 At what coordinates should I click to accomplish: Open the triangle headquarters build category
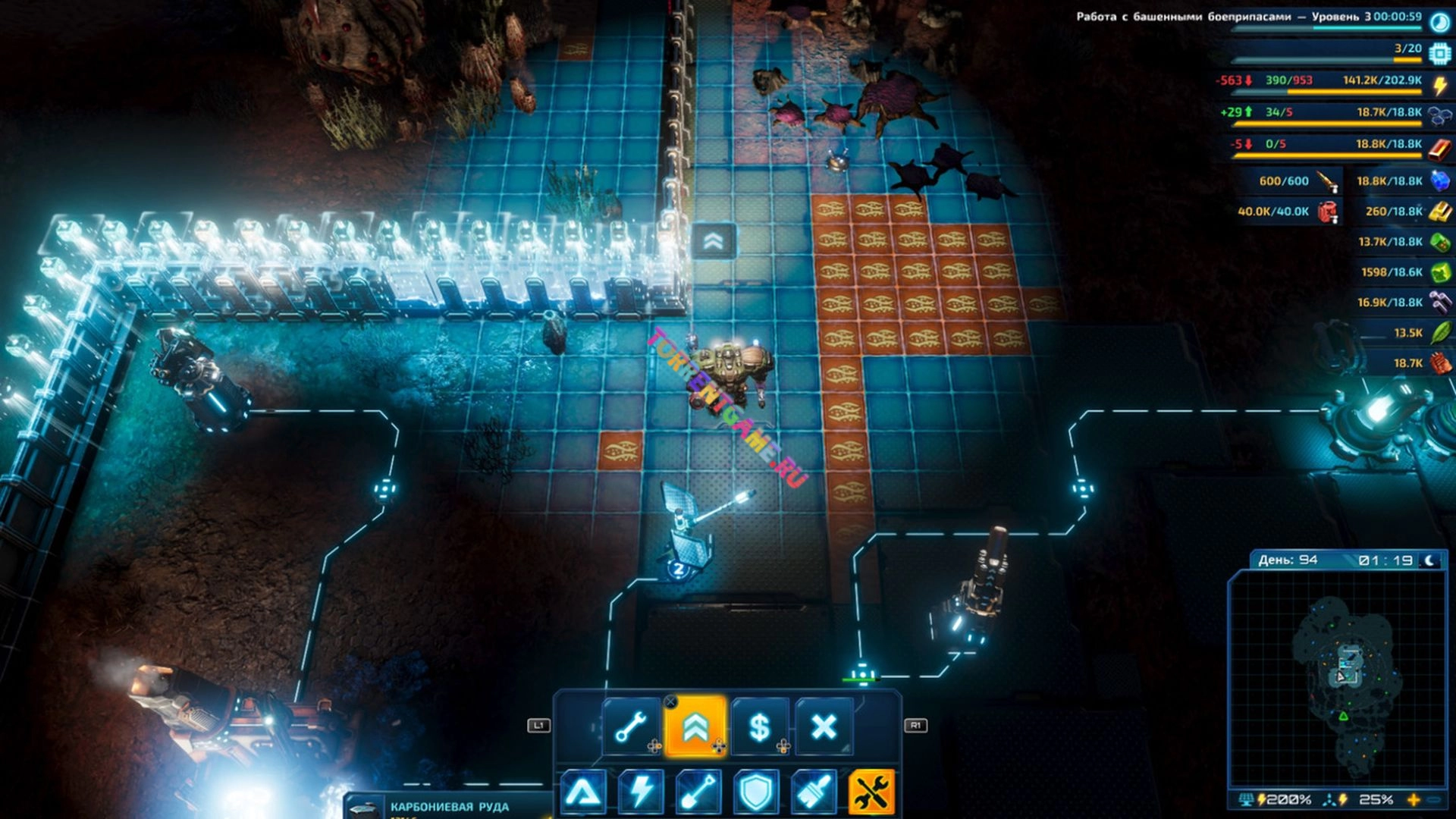[x=582, y=792]
